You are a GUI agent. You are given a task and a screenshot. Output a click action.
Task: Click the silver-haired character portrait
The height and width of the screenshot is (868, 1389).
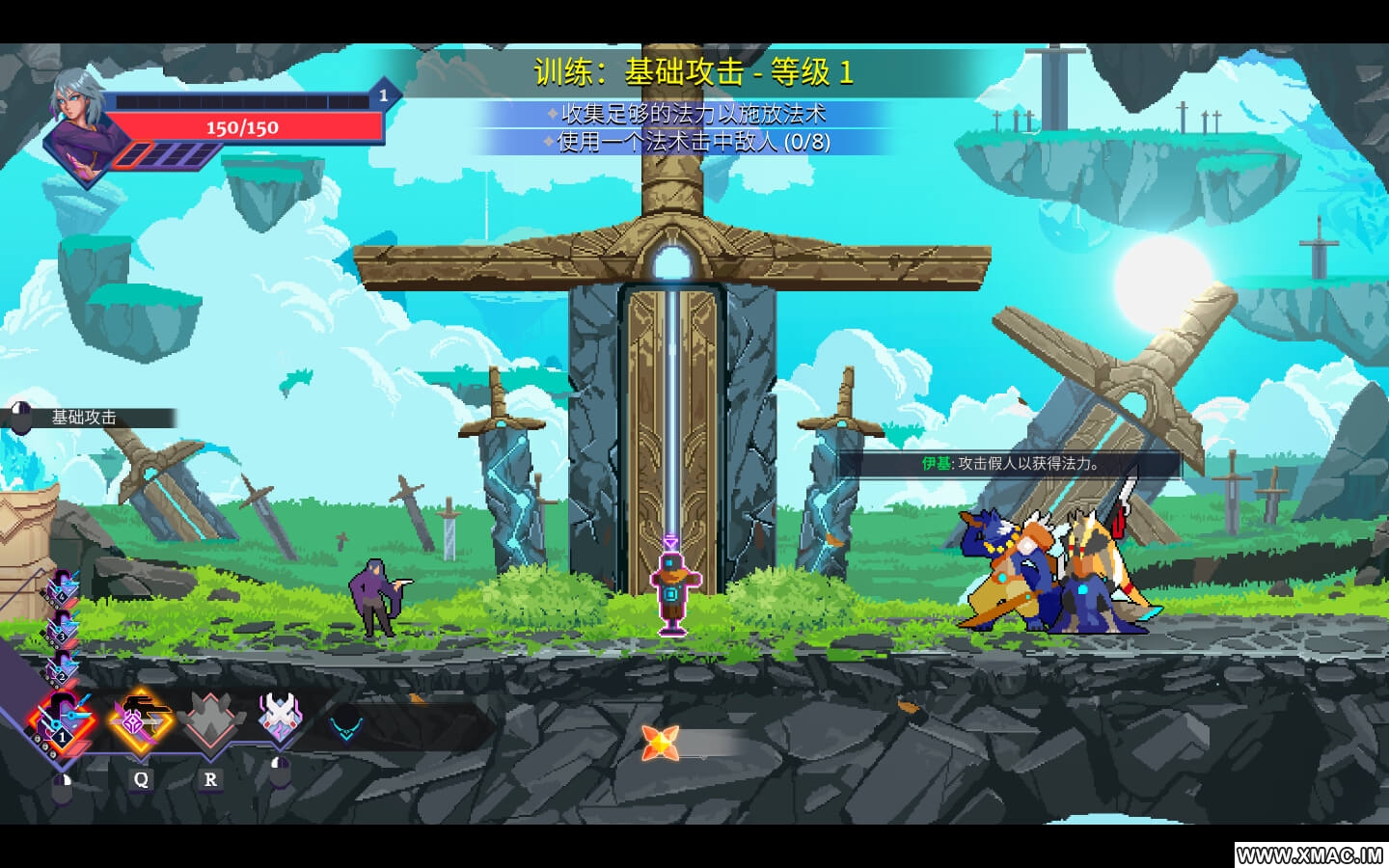click(x=80, y=125)
